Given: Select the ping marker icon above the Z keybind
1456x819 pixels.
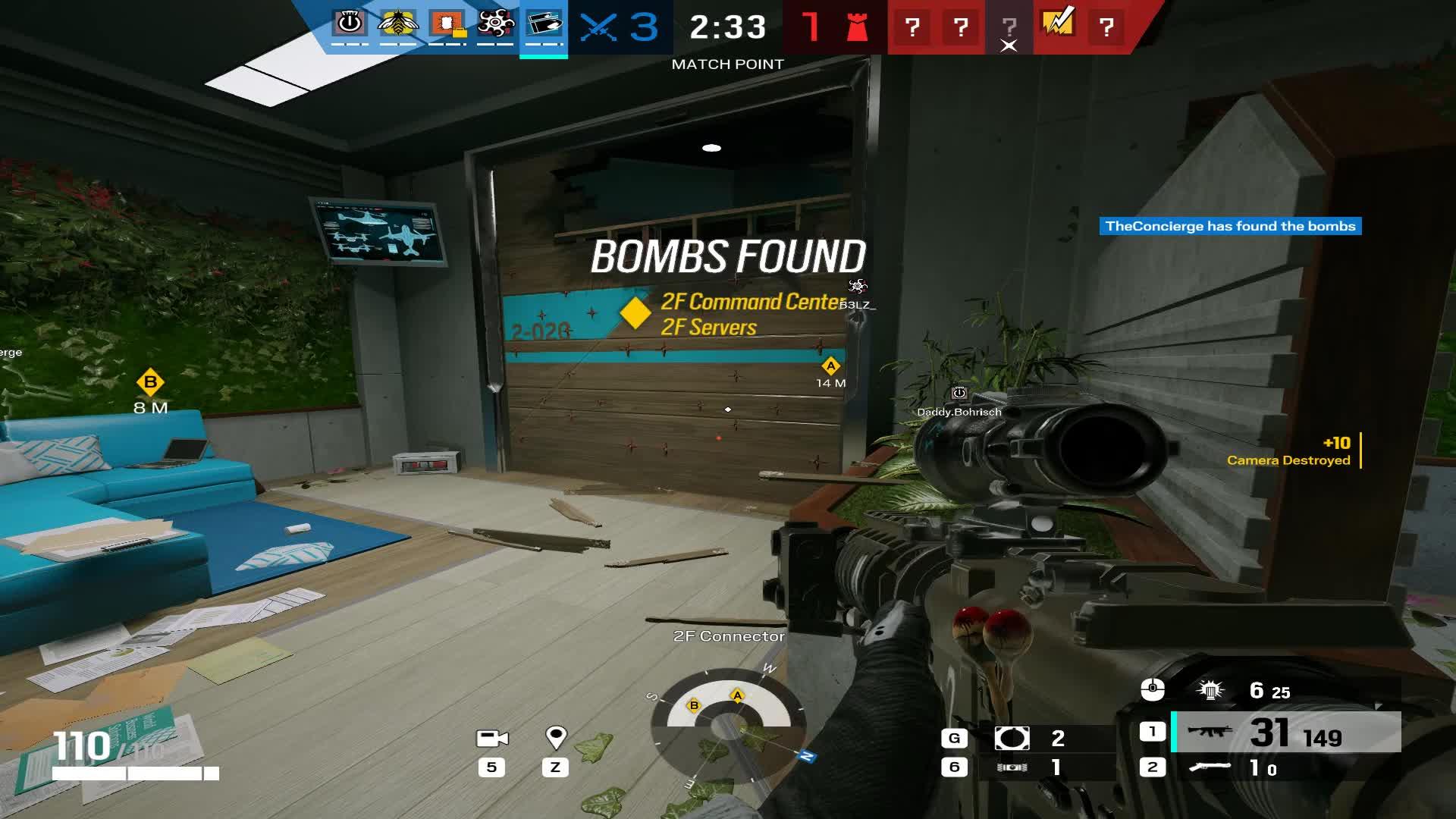Looking at the screenshot, I should (x=557, y=736).
